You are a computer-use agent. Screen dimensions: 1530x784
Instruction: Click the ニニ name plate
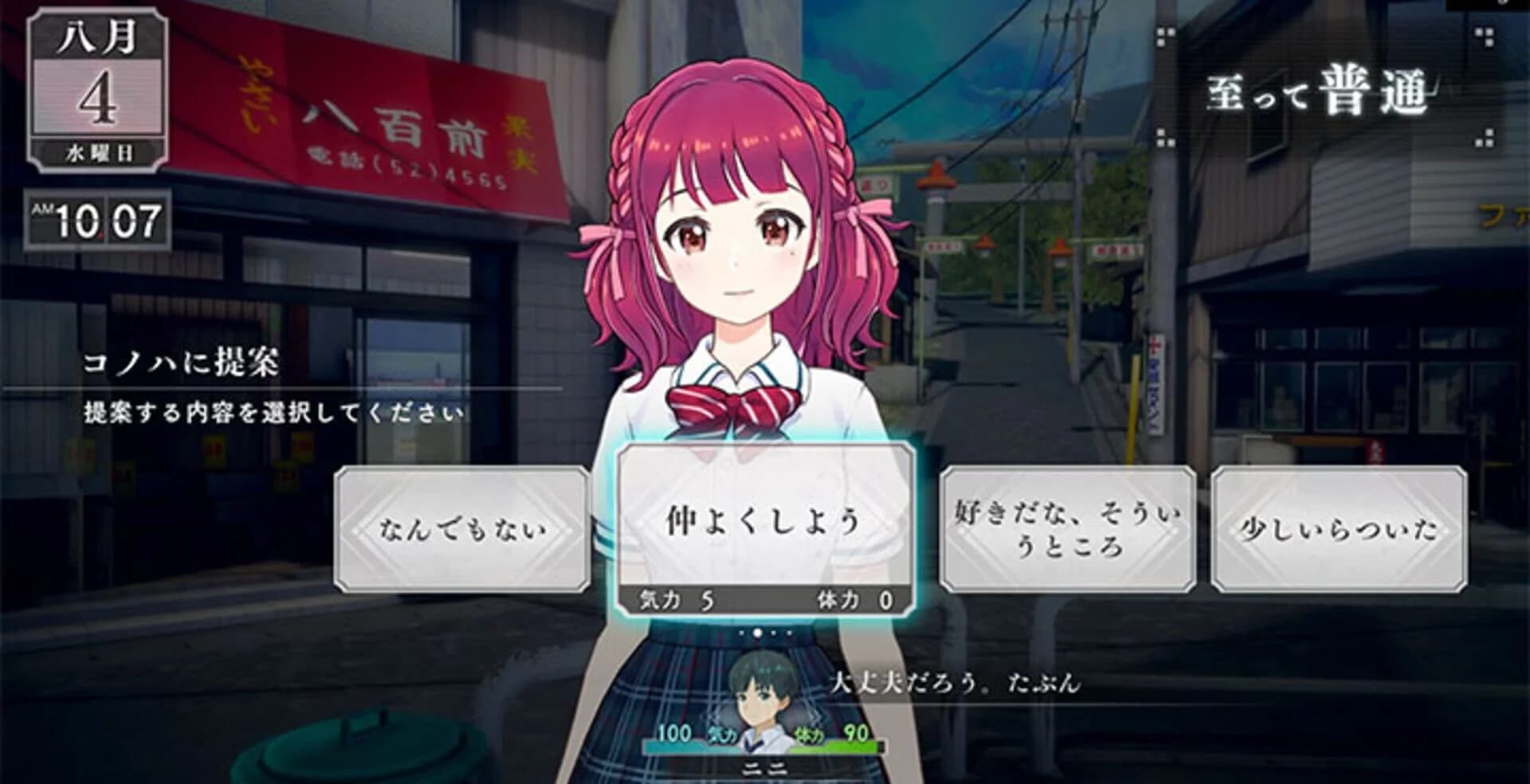click(x=767, y=769)
